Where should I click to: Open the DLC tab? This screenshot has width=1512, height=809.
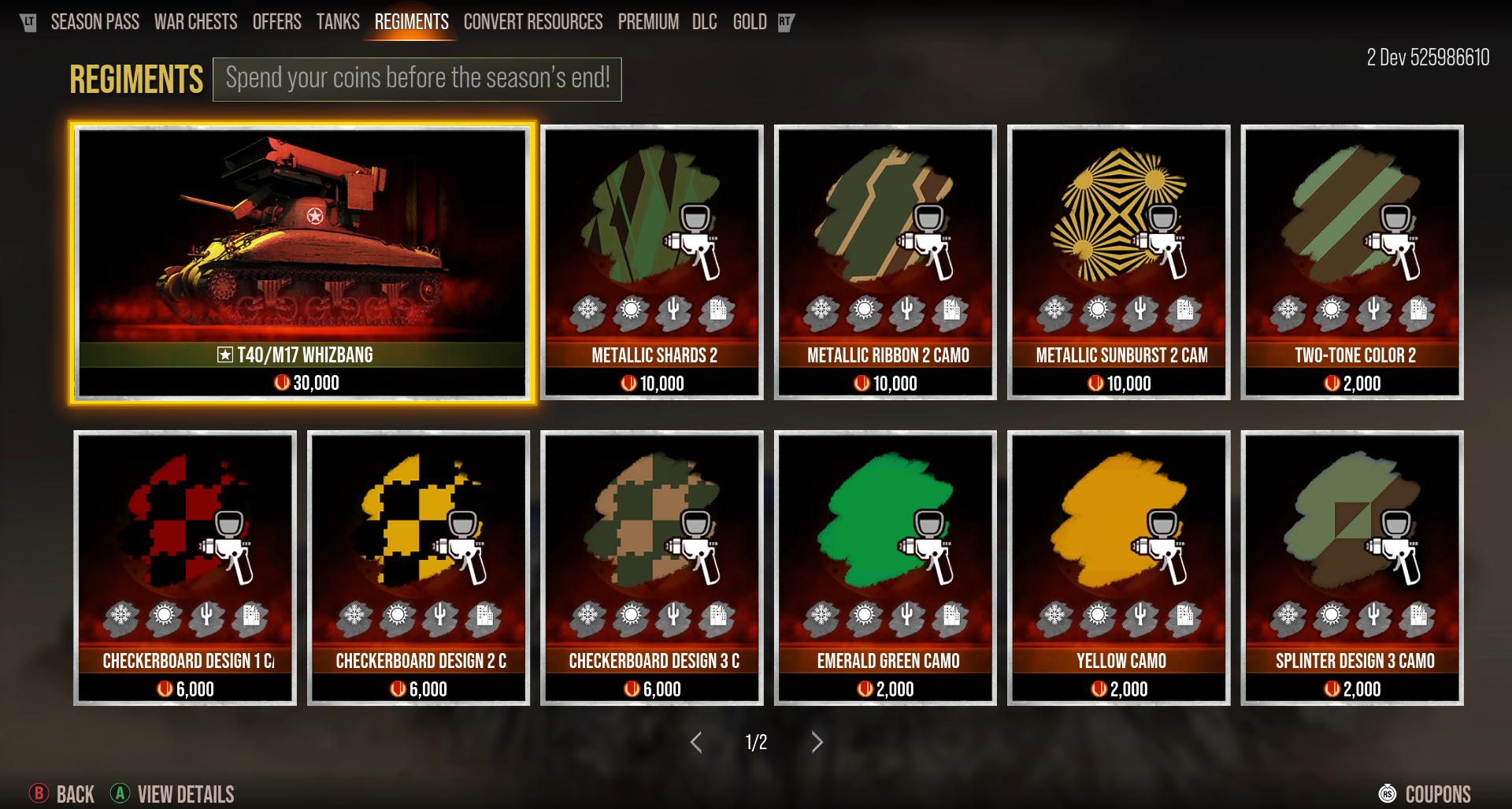point(704,22)
